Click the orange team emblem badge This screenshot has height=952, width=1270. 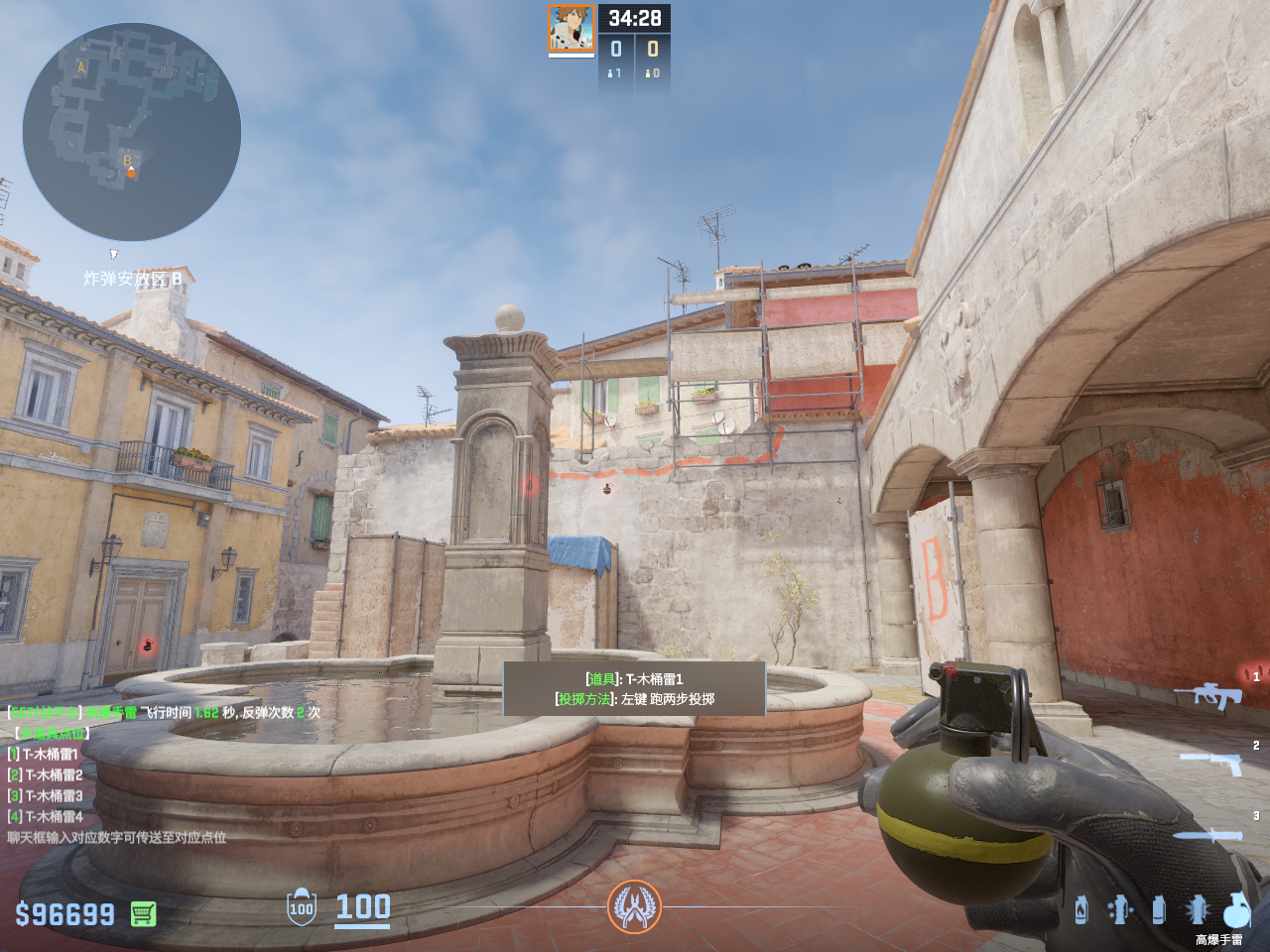click(634, 906)
